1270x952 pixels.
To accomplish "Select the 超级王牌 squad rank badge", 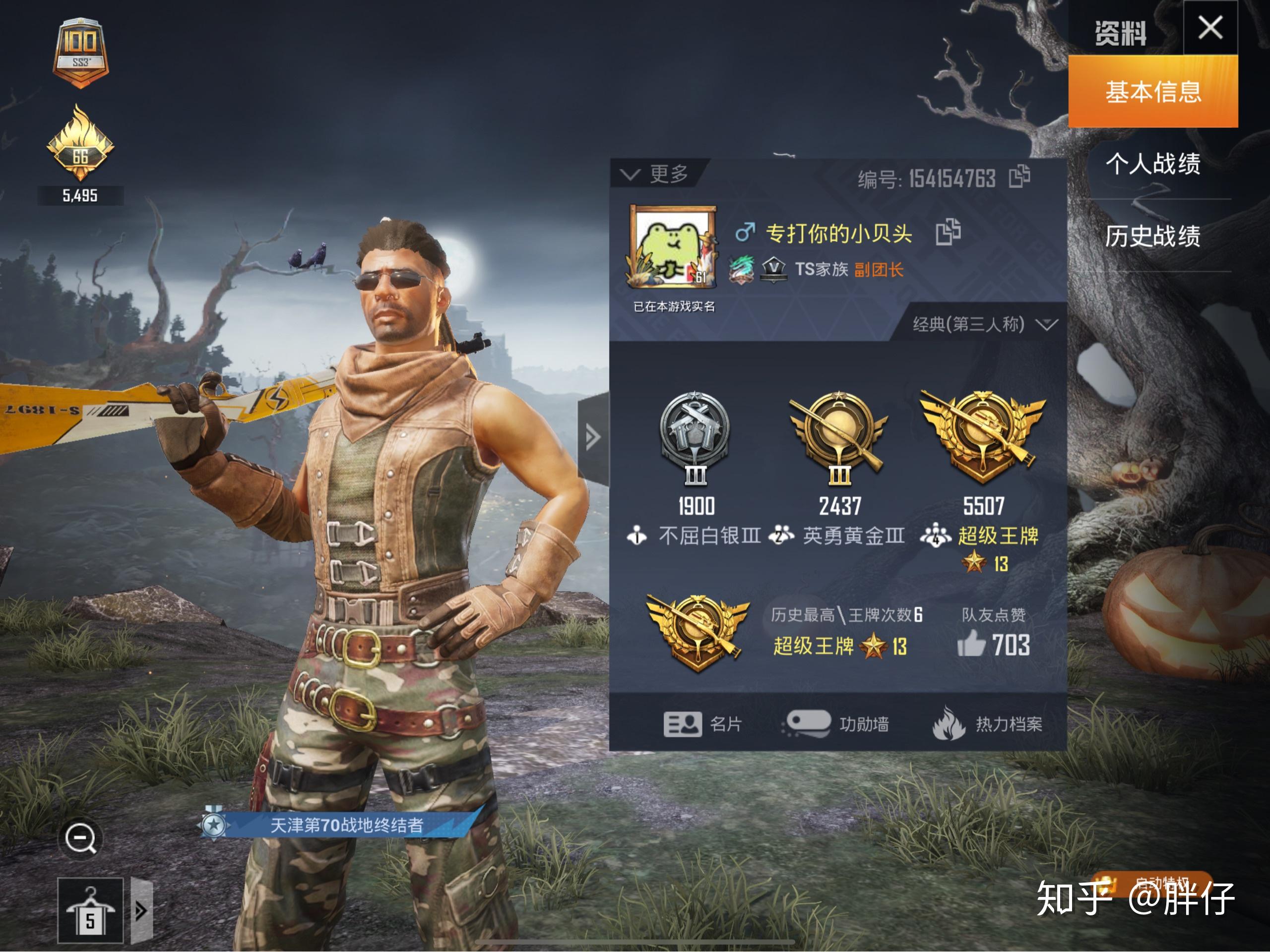I will 983,437.
